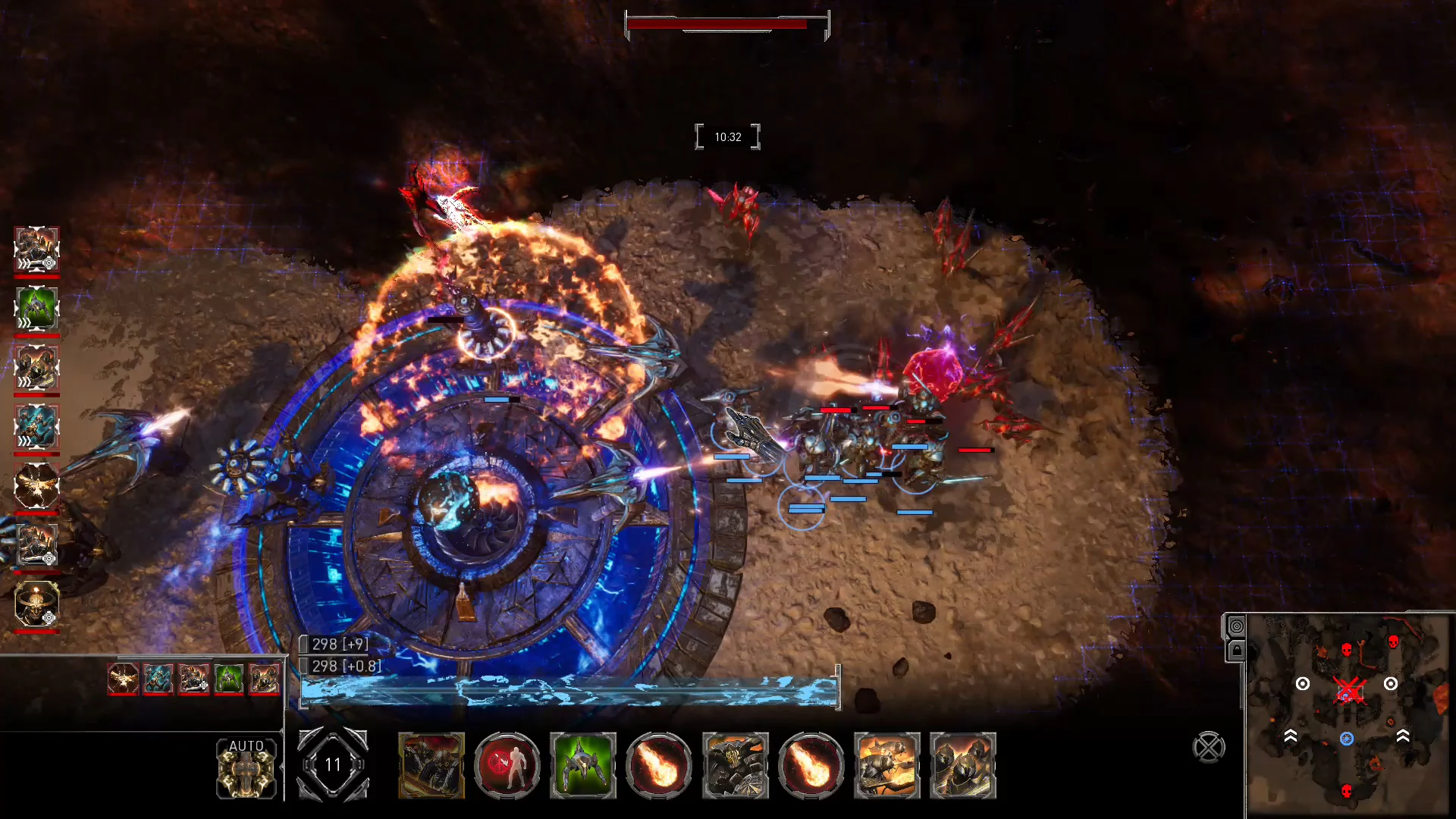The image size is (1456, 819).
Task: Click the blue player marker on the minimap
Action: pyautogui.click(x=1348, y=738)
